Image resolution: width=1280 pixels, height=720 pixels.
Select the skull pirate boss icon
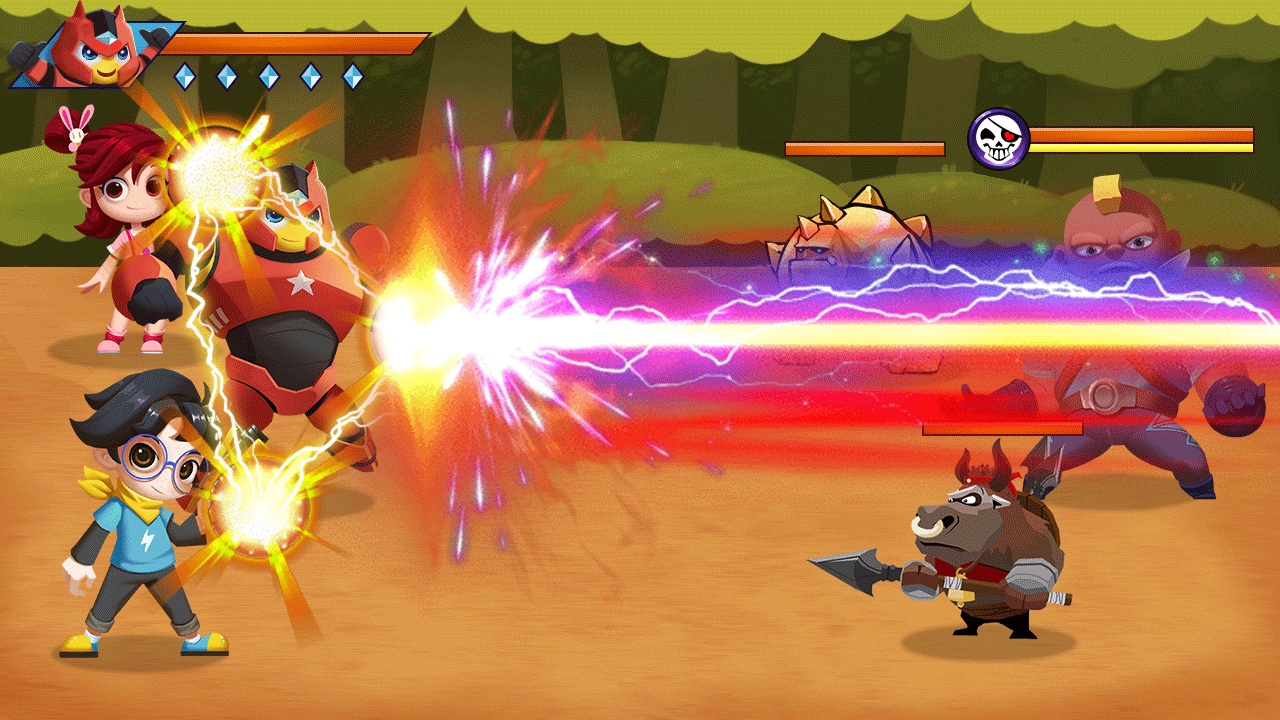coord(998,139)
